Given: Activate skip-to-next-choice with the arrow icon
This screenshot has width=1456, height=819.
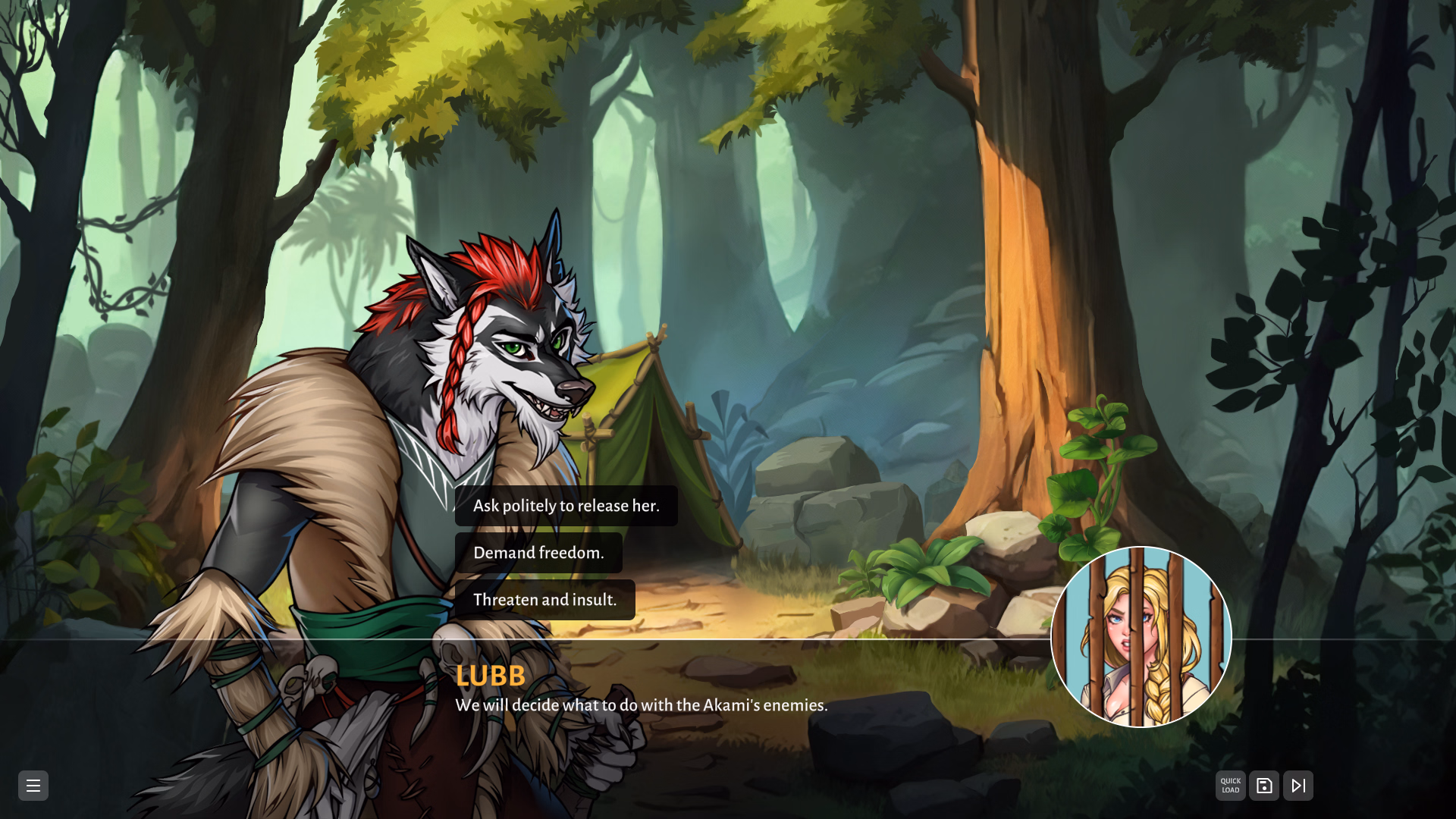Looking at the screenshot, I should point(1298,785).
